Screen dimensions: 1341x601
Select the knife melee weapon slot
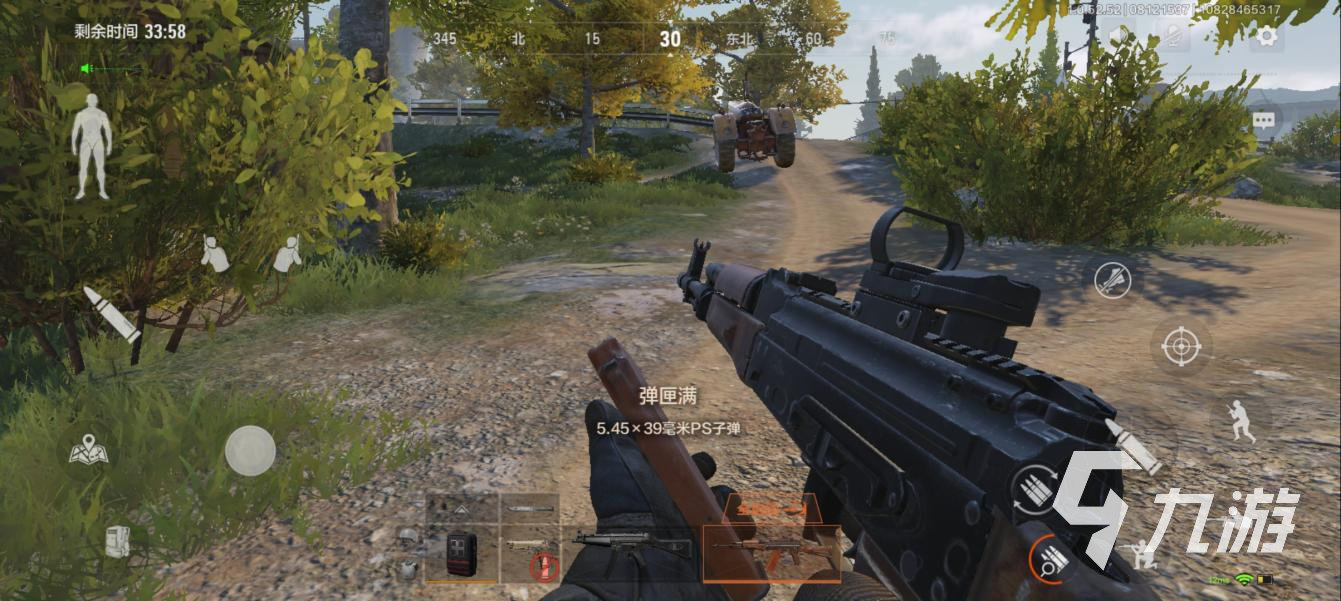click(529, 509)
